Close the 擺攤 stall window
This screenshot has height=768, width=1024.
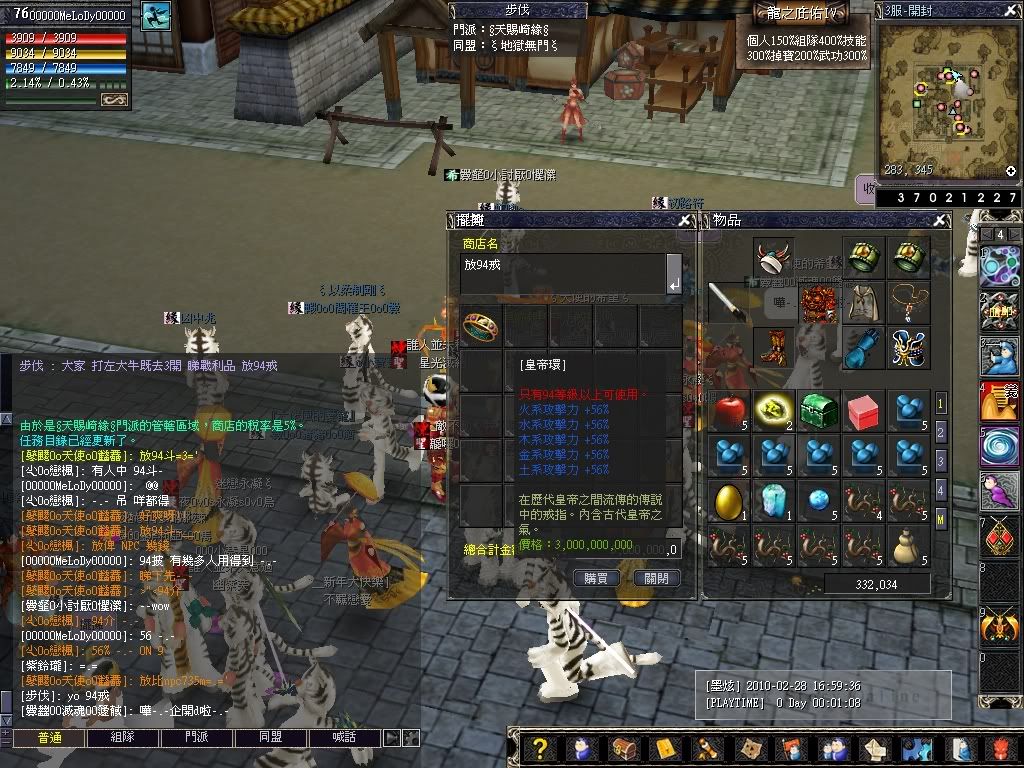[x=685, y=221]
